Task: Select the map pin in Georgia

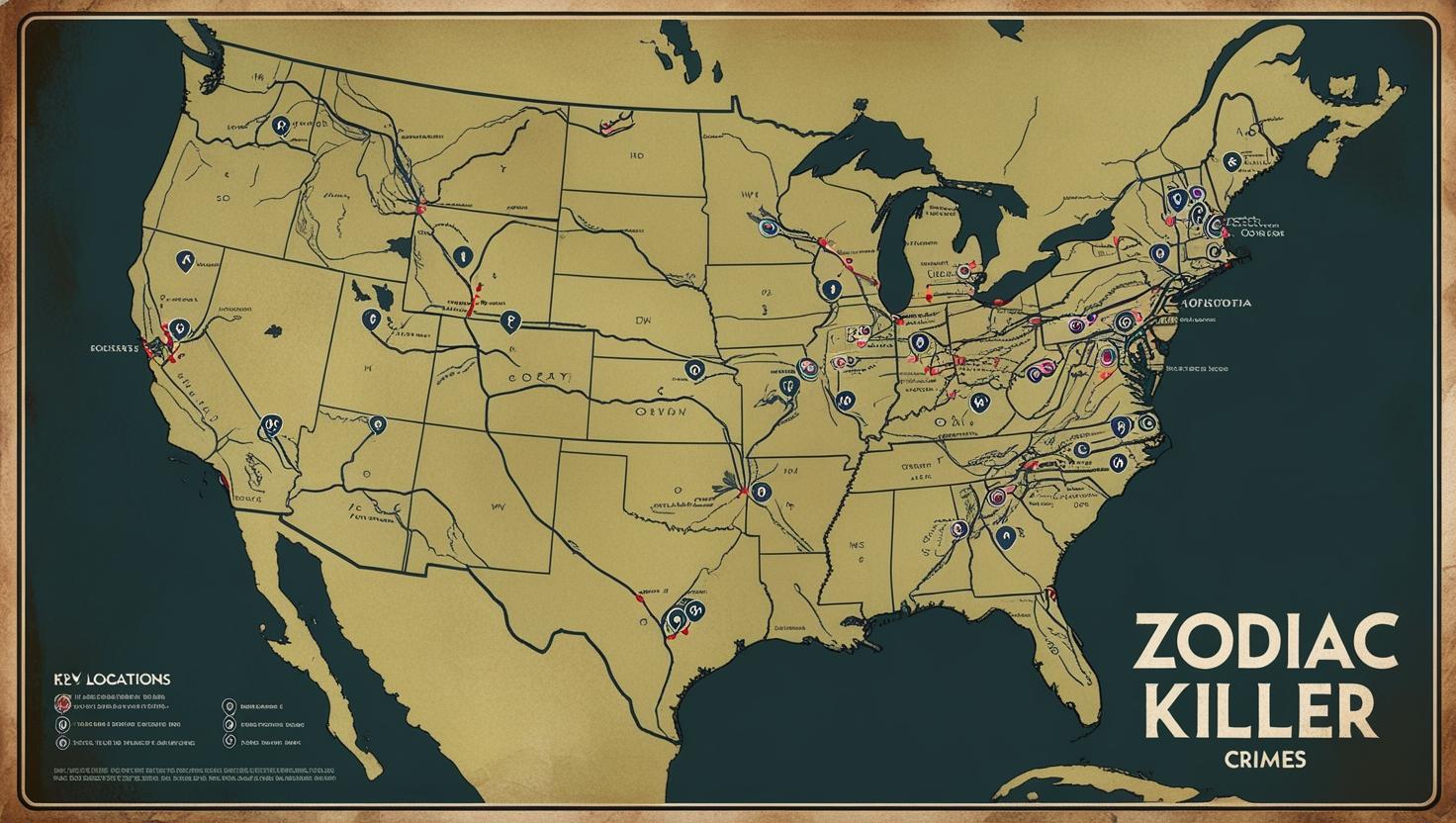Action: point(1005,538)
